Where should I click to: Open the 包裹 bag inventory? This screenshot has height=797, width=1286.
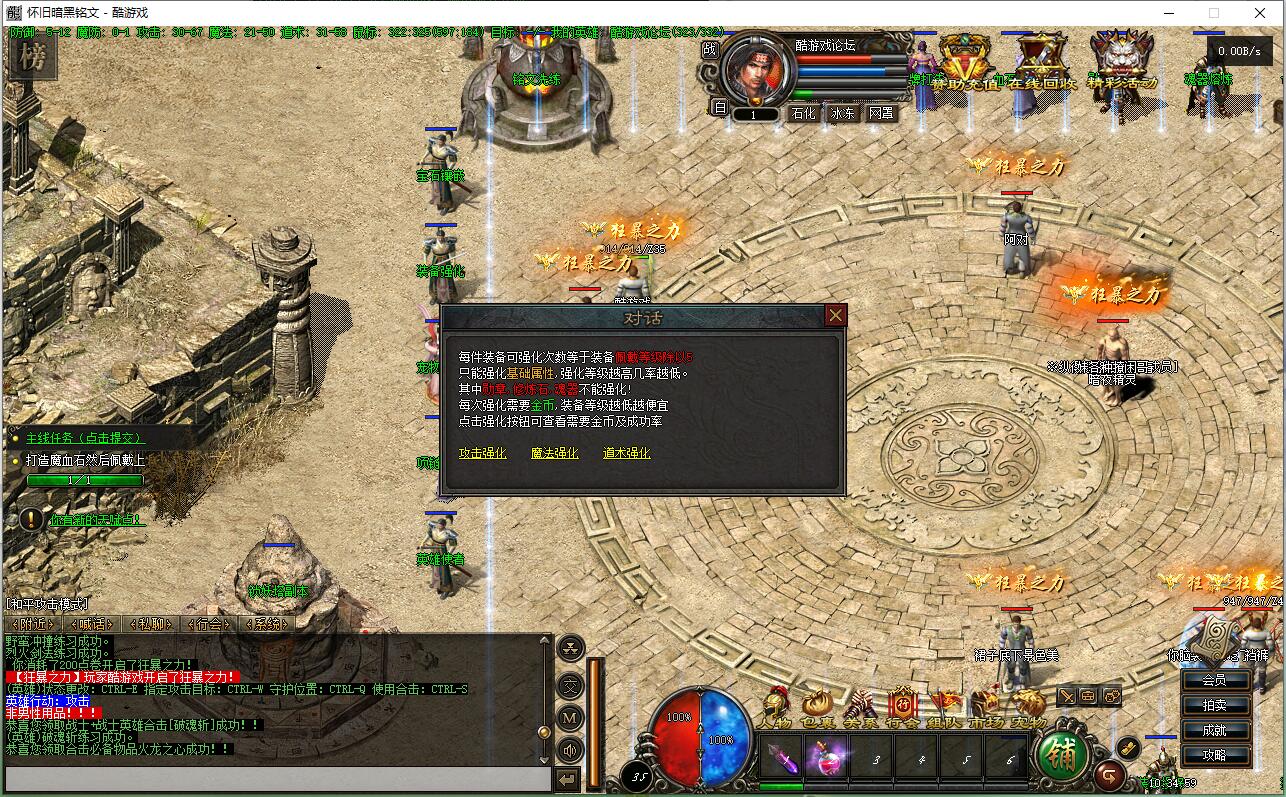pyautogui.click(x=817, y=708)
